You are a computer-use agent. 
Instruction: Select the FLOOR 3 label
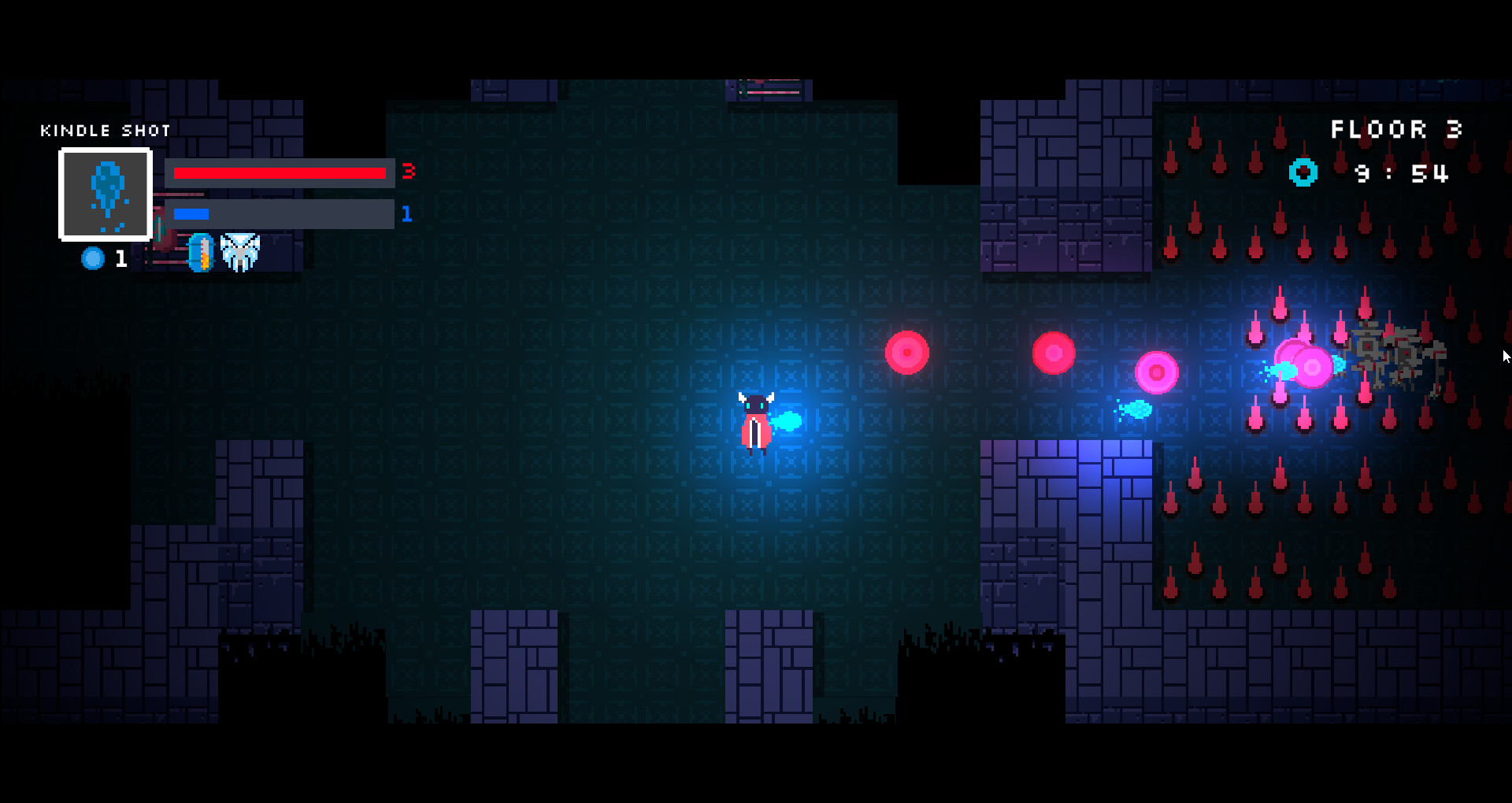tap(1398, 128)
